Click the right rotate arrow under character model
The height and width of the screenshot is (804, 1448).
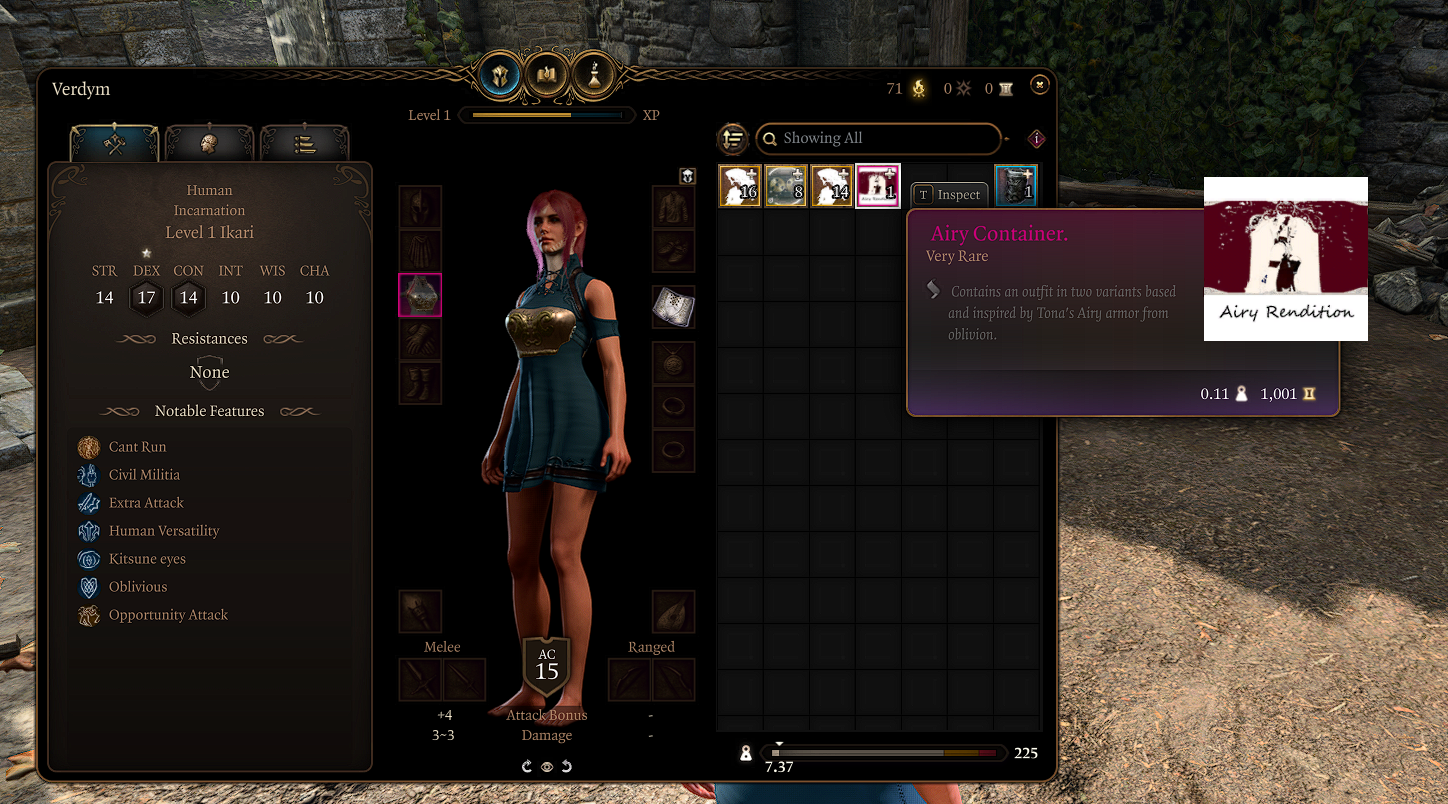tap(567, 766)
